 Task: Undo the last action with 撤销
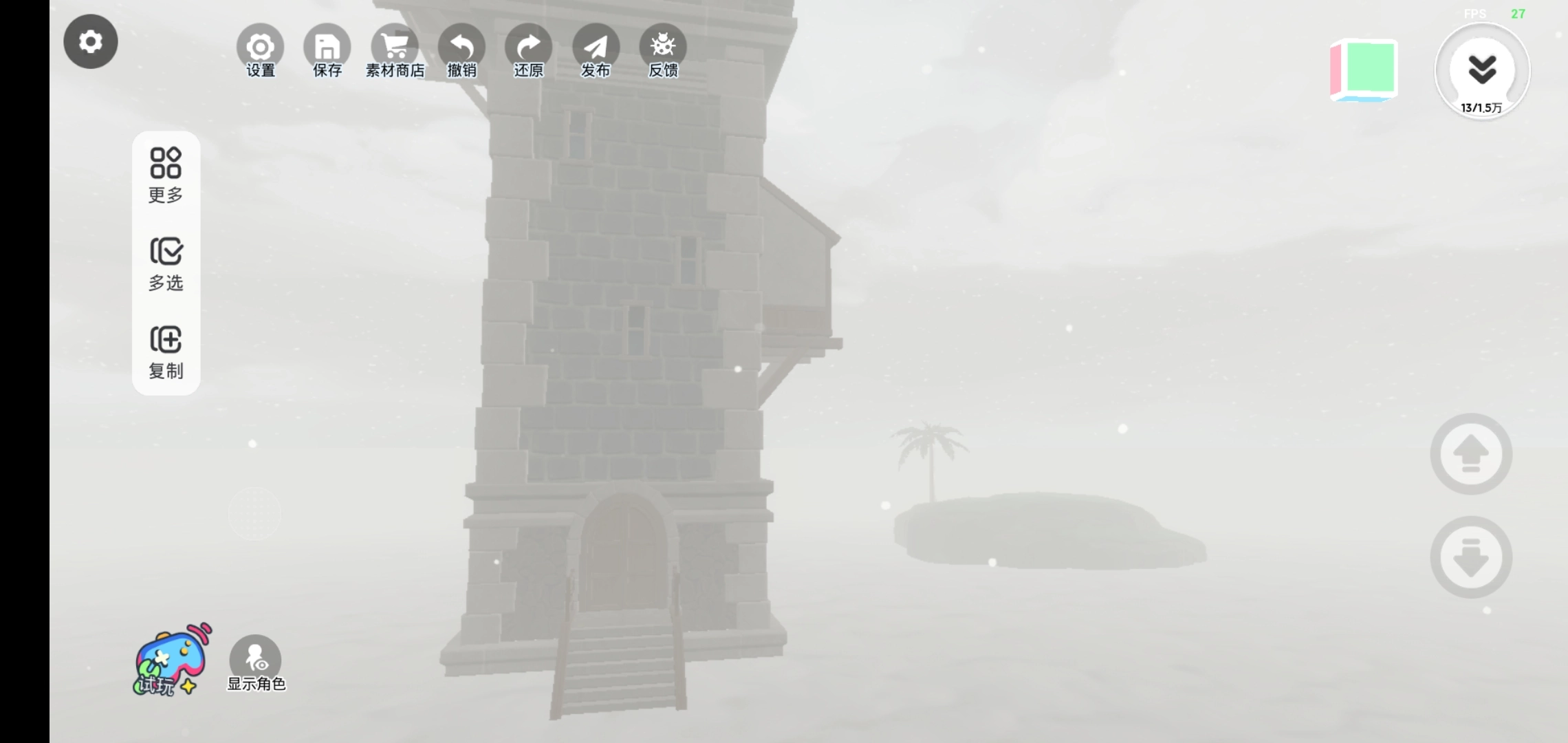tap(461, 51)
